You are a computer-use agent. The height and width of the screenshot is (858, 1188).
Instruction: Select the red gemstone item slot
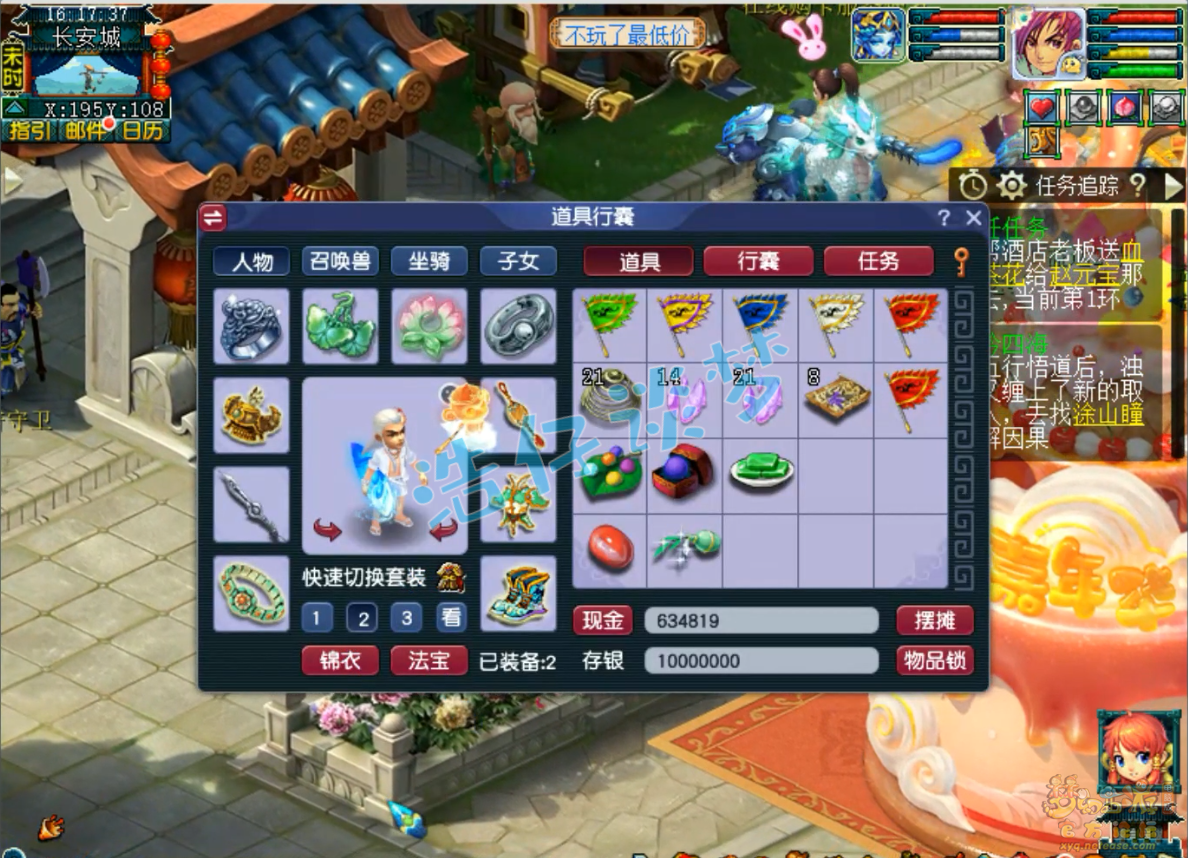pos(609,550)
